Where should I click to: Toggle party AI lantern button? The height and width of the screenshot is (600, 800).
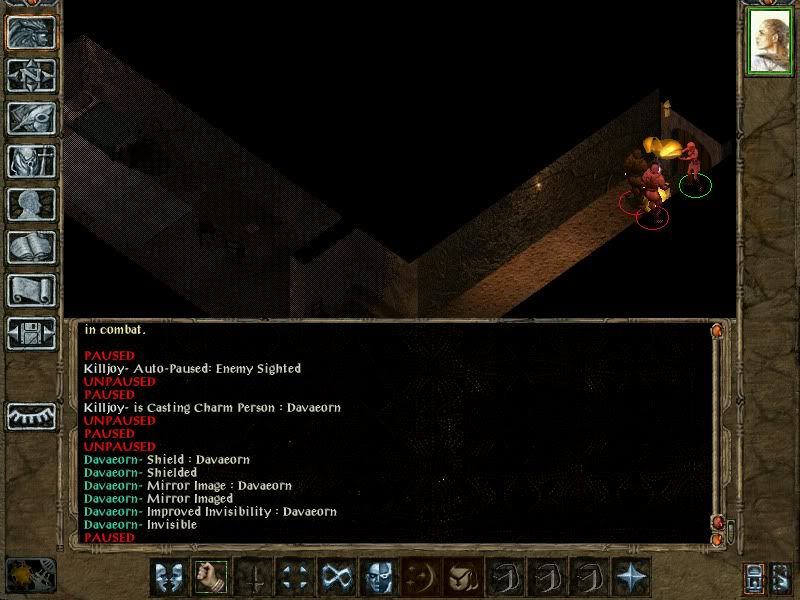tap(756, 577)
